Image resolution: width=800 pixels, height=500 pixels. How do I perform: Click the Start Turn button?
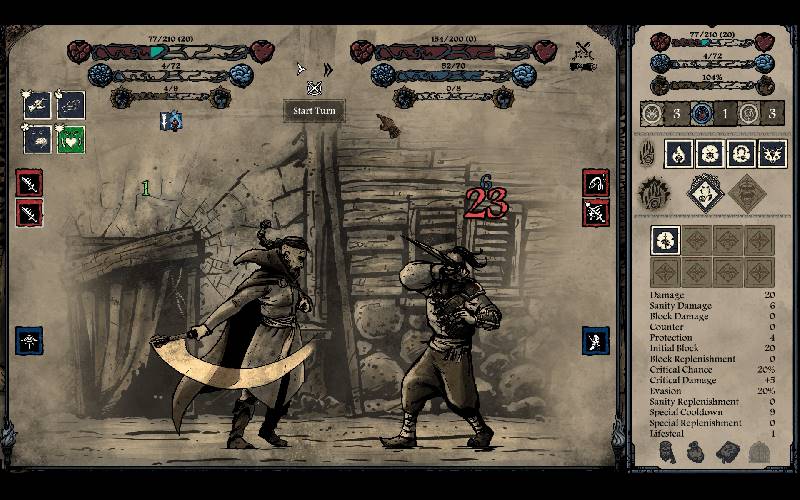[313, 111]
